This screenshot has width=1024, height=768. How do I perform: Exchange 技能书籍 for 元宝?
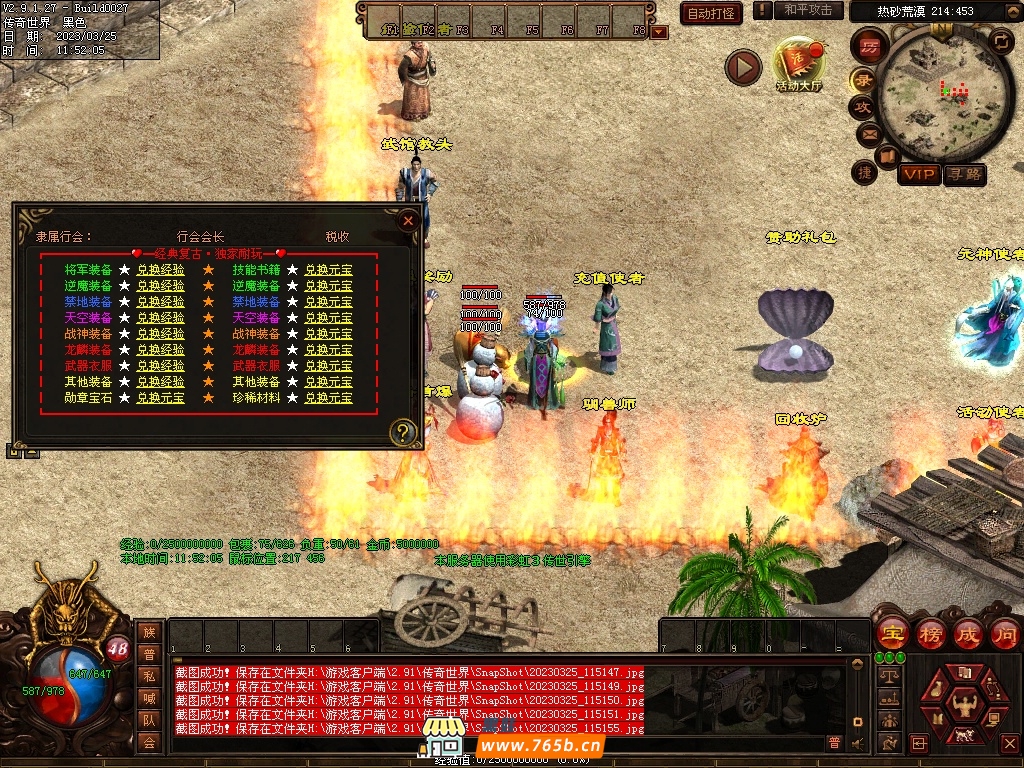coord(328,270)
